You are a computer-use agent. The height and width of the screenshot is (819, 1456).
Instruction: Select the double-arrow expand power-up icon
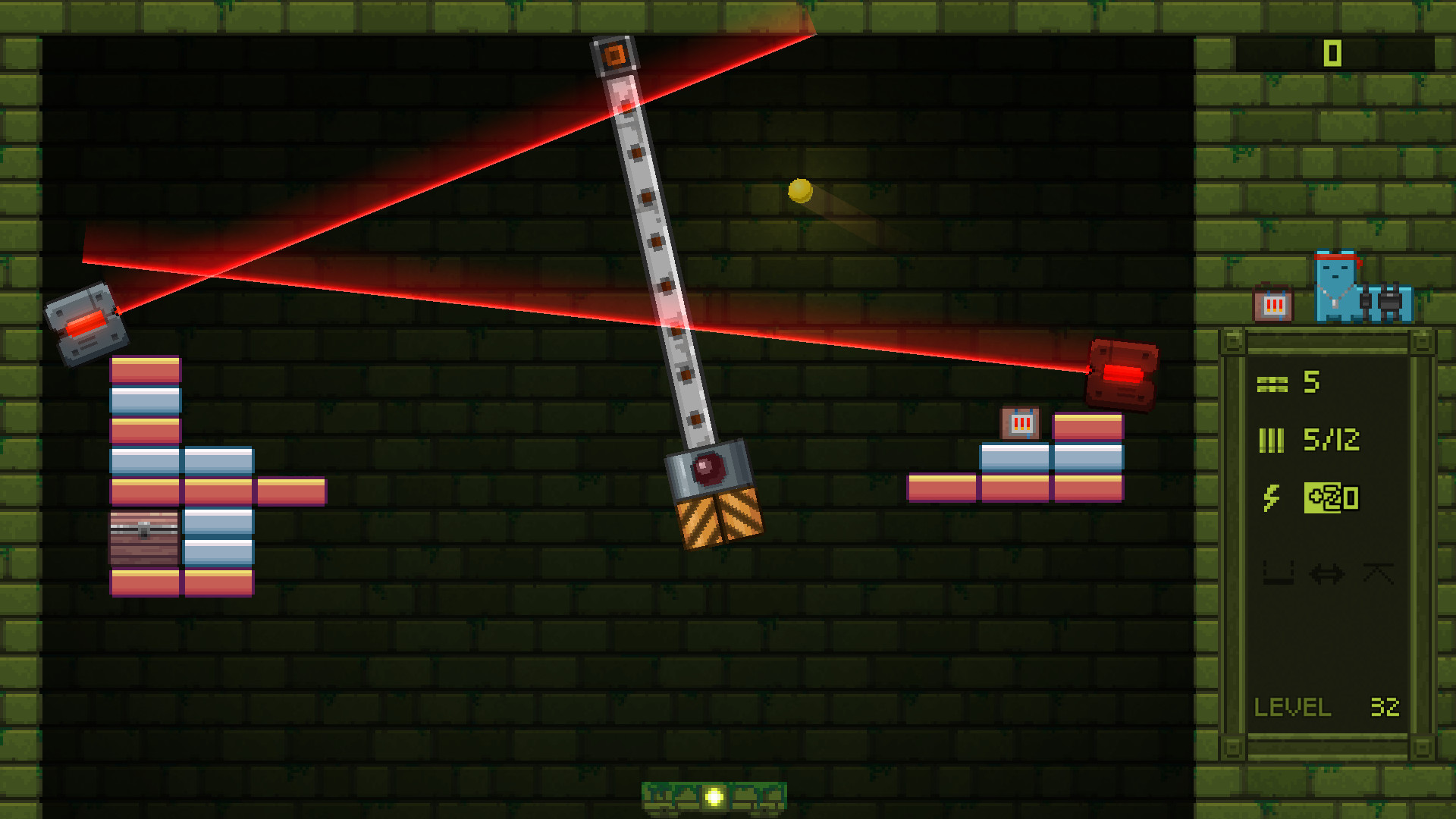(1326, 574)
